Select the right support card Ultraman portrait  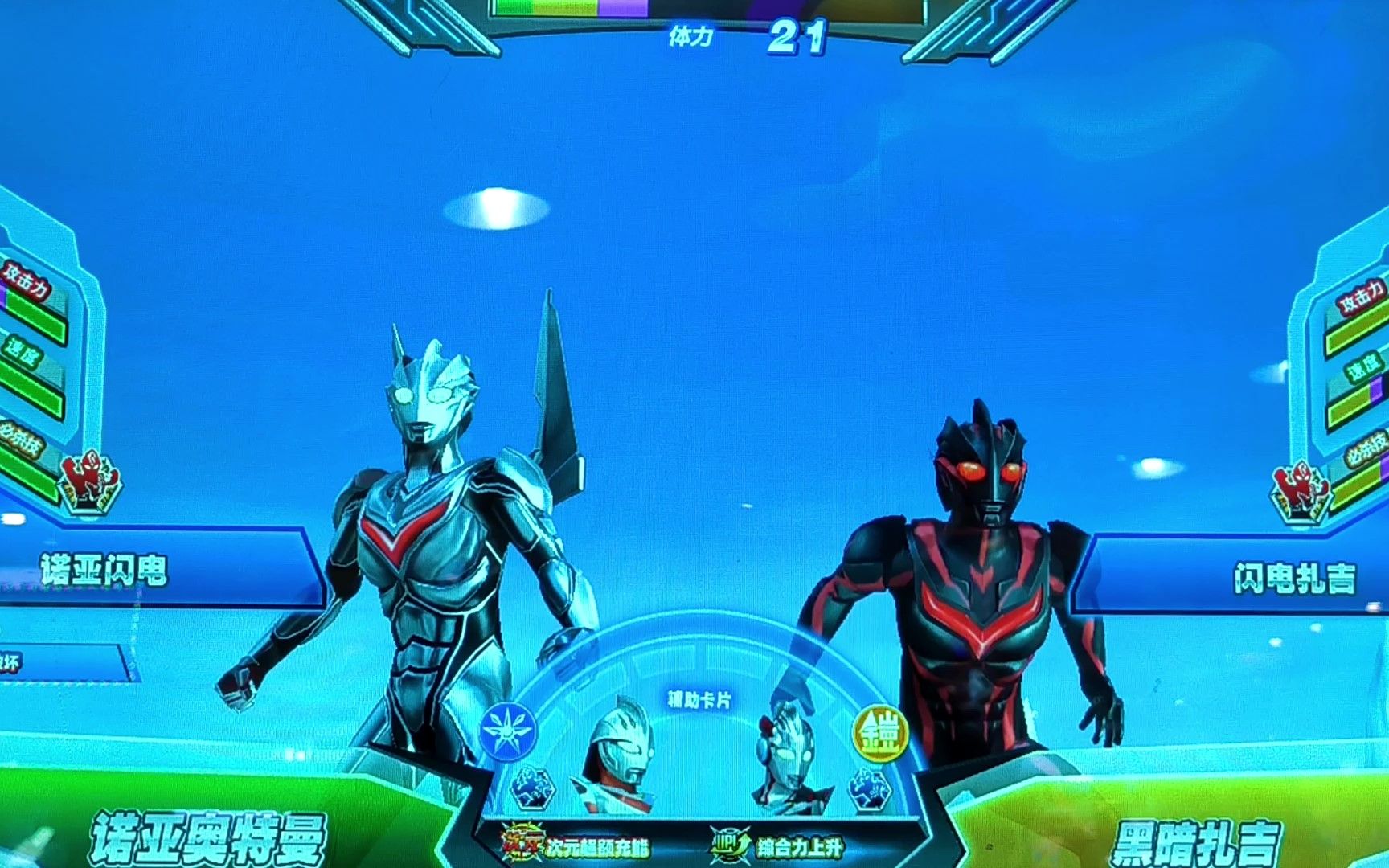click(788, 756)
